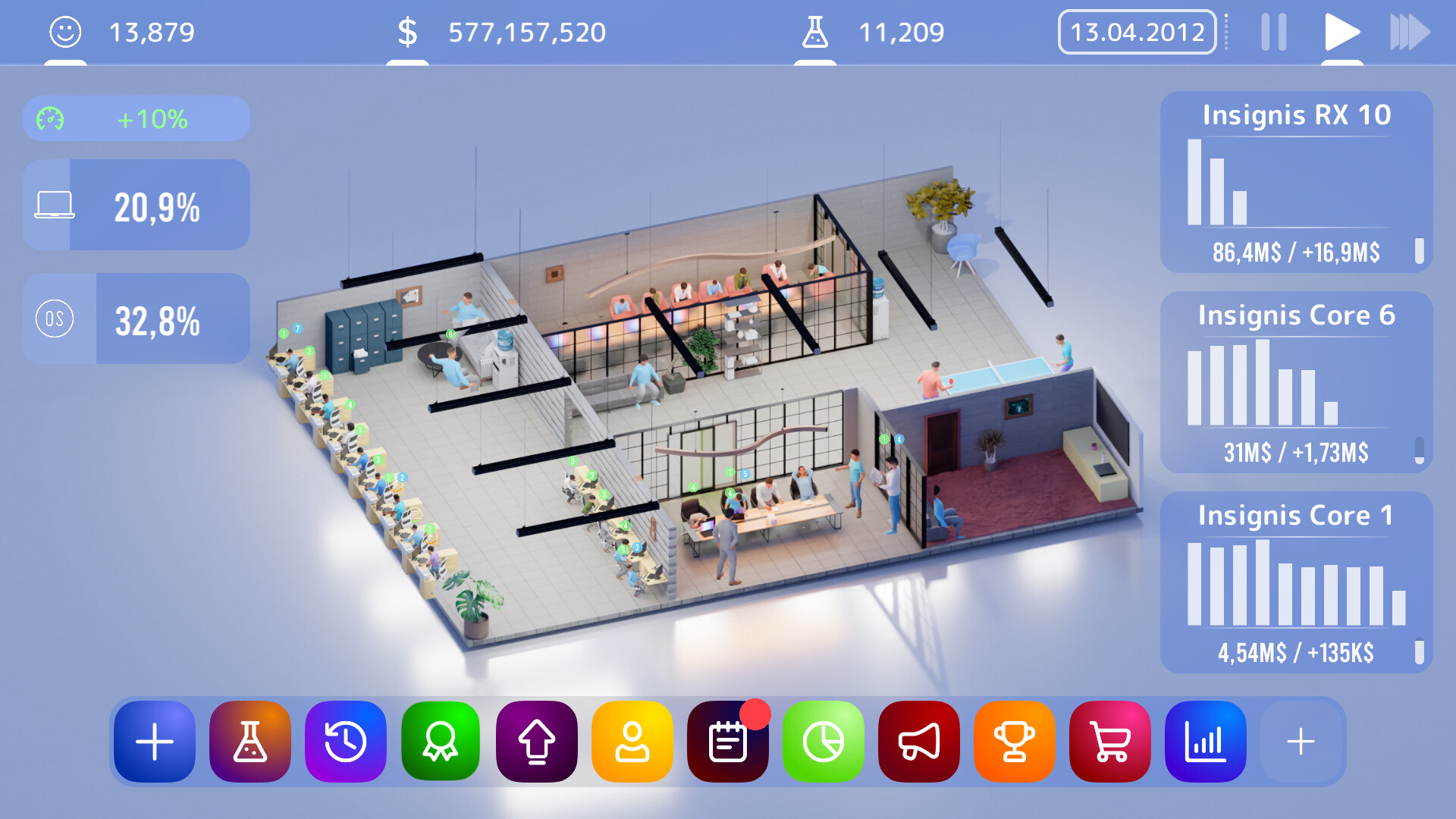Open staff management with the person icon
1456x819 pixels.
click(x=632, y=742)
